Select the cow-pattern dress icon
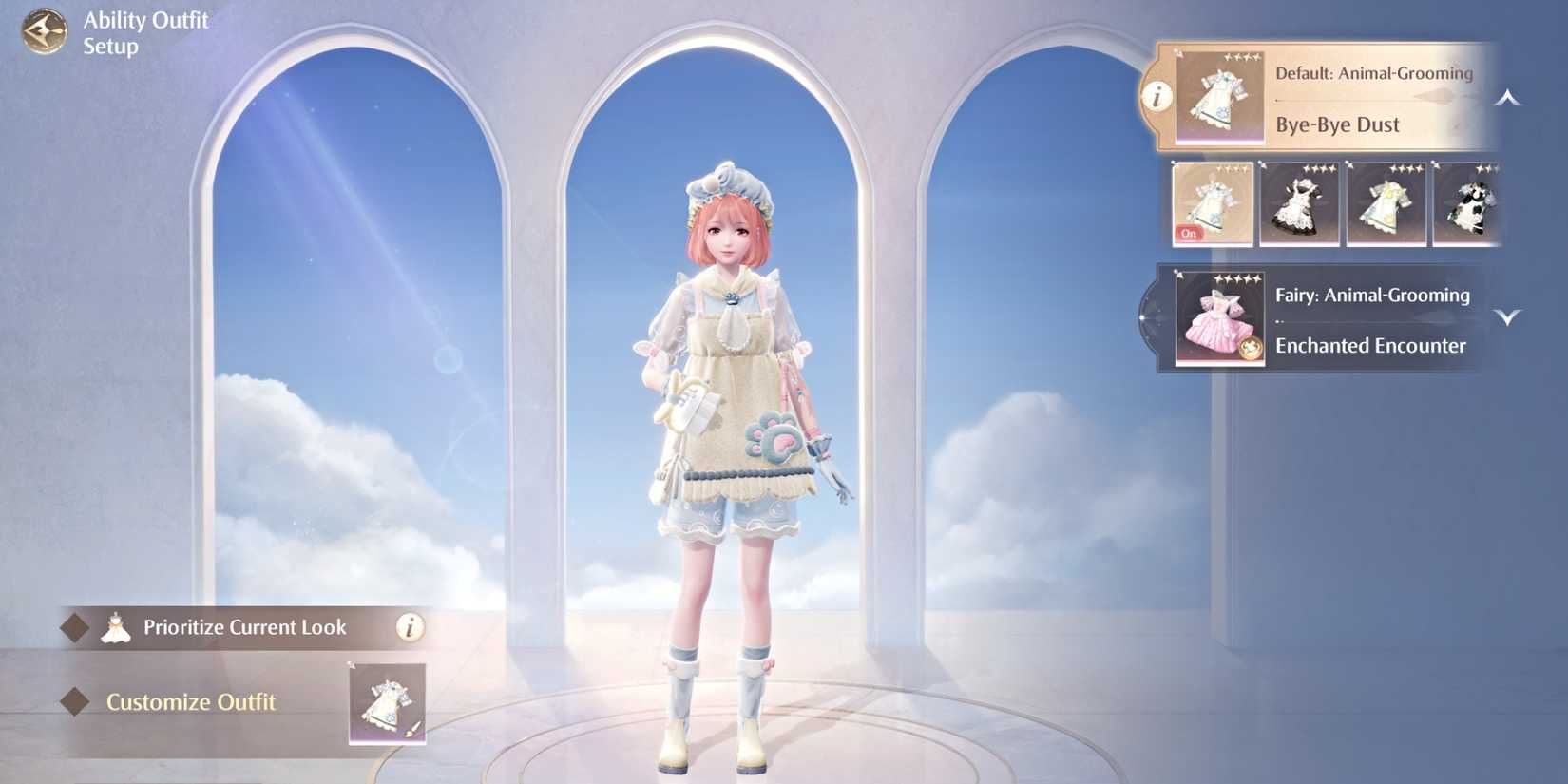 1468,202
